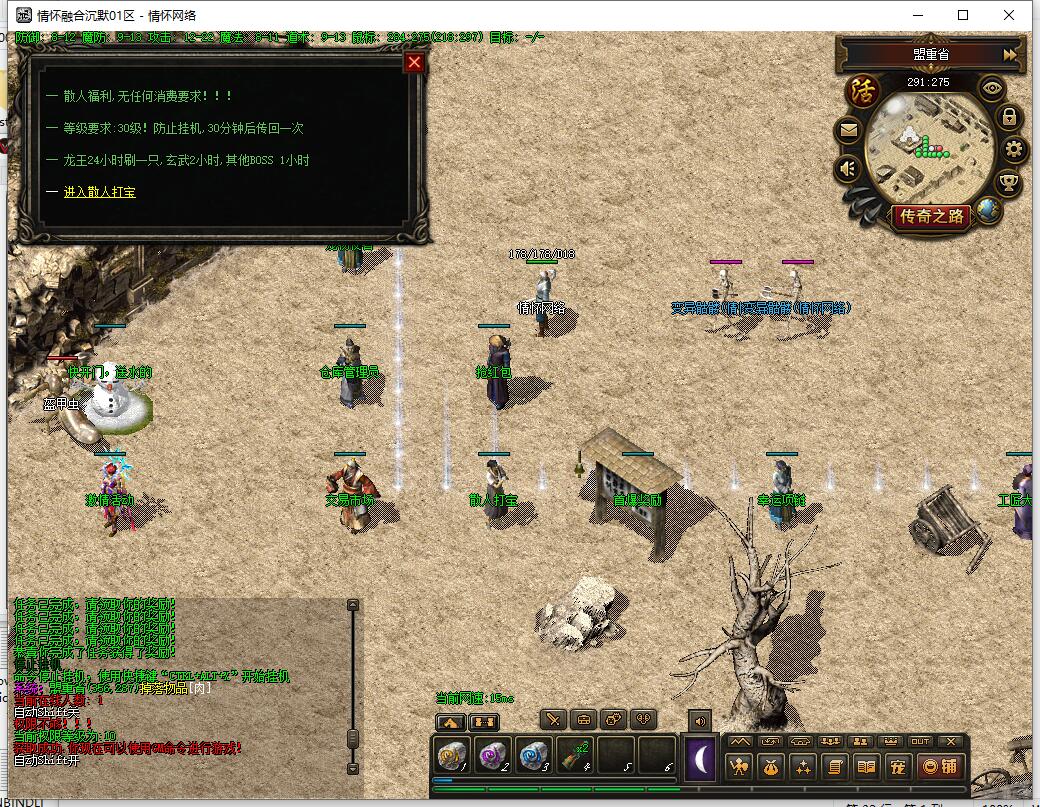Close the game window
1040x807 pixels.
point(1010,15)
